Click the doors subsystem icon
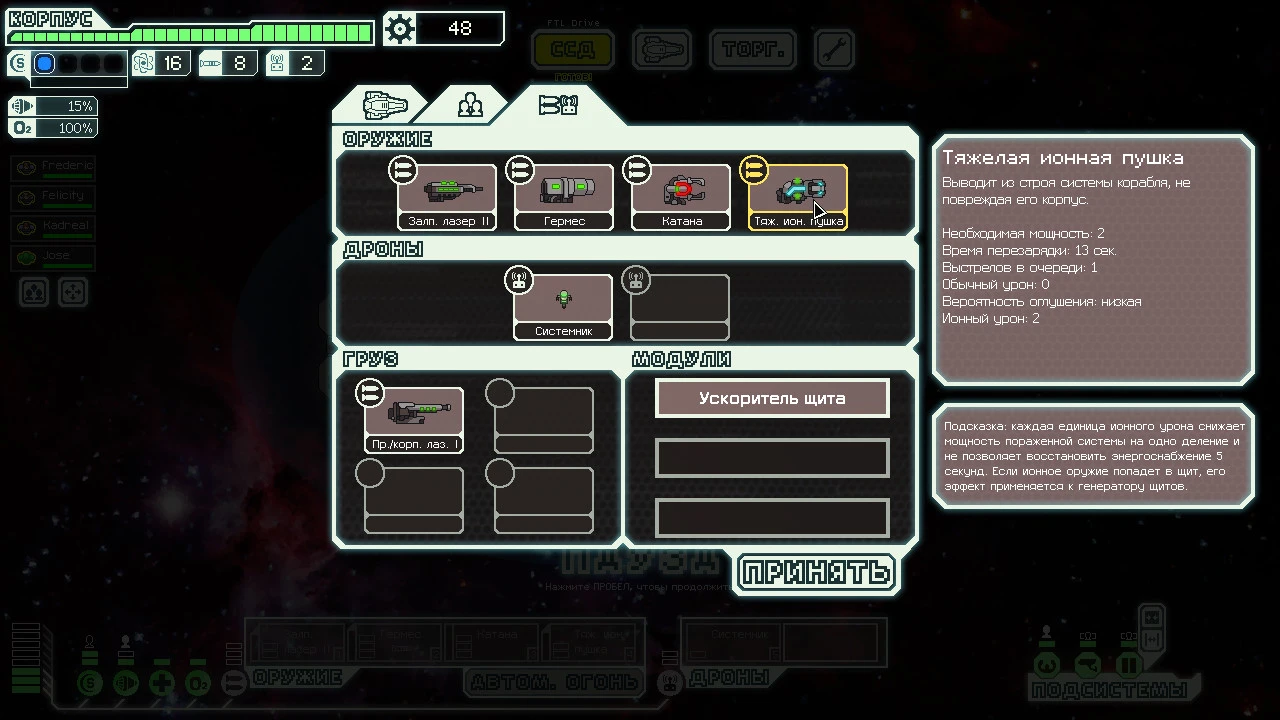This screenshot has width=1280, height=720. (x=1128, y=665)
